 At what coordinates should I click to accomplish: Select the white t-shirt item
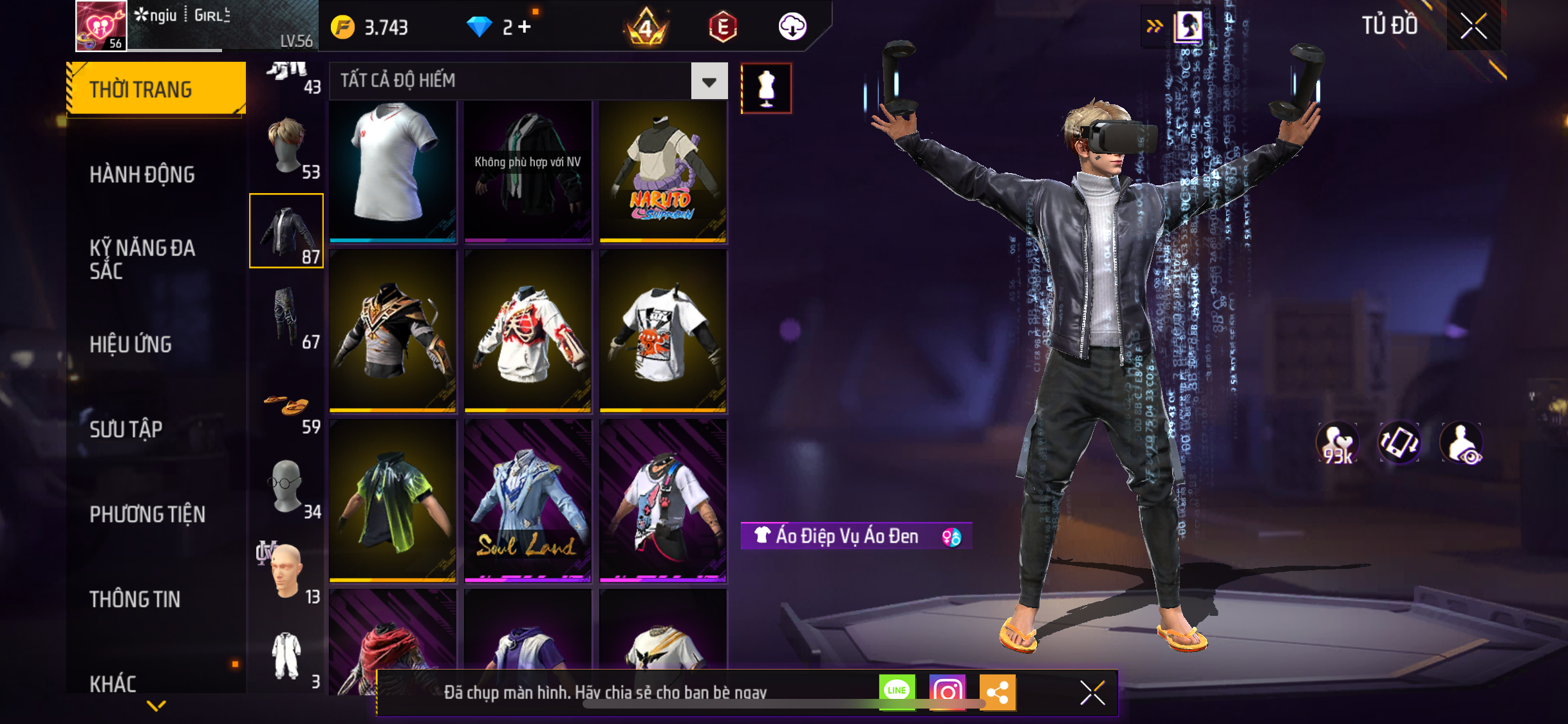(393, 171)
